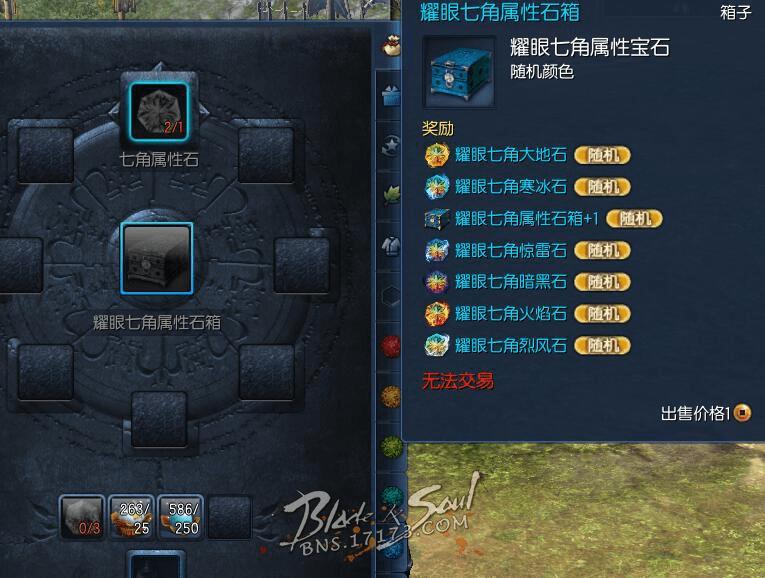The image size is (765, 578).
Task: Pick the blue material slot showing 586/250
Action: 182,517
